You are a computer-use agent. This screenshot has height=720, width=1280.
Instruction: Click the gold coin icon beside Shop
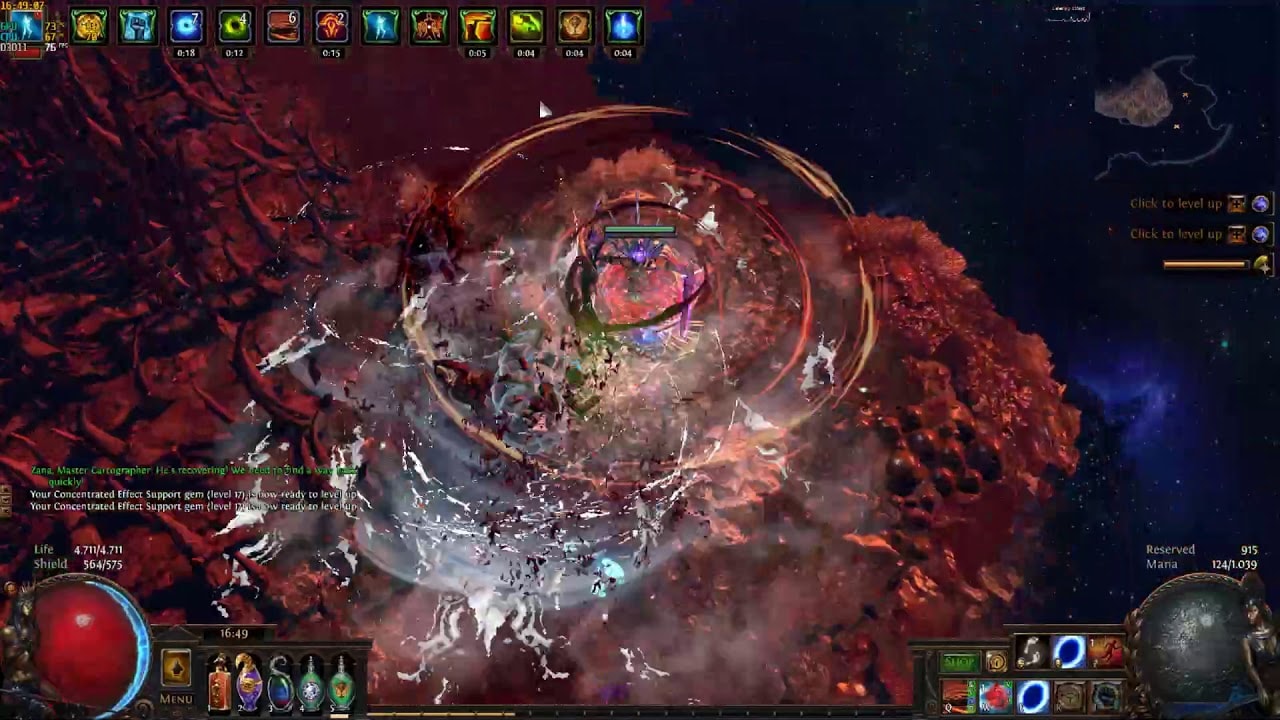tap(996, 661)
